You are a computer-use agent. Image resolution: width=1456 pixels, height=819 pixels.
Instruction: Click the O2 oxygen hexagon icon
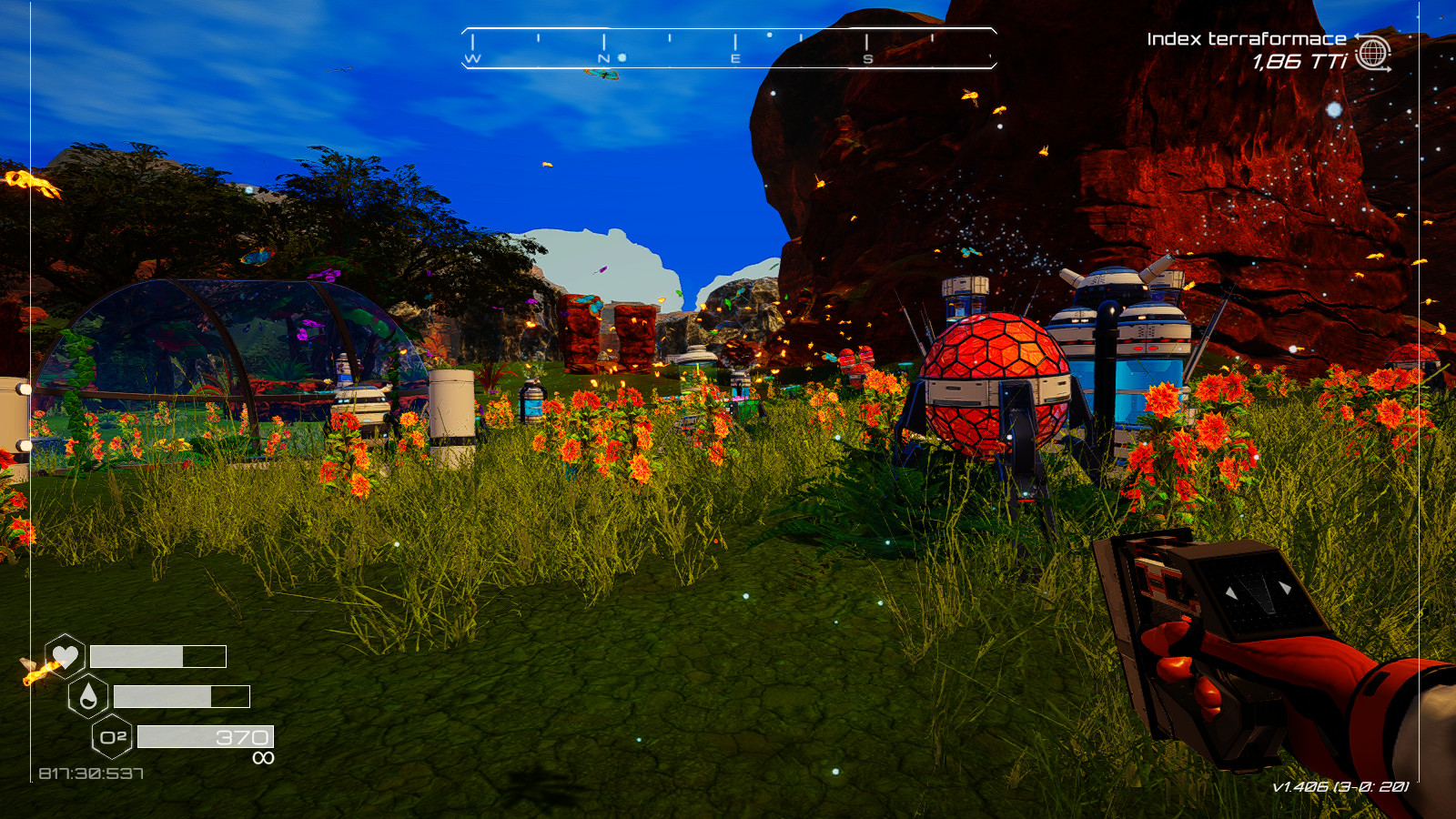[113, 737]
